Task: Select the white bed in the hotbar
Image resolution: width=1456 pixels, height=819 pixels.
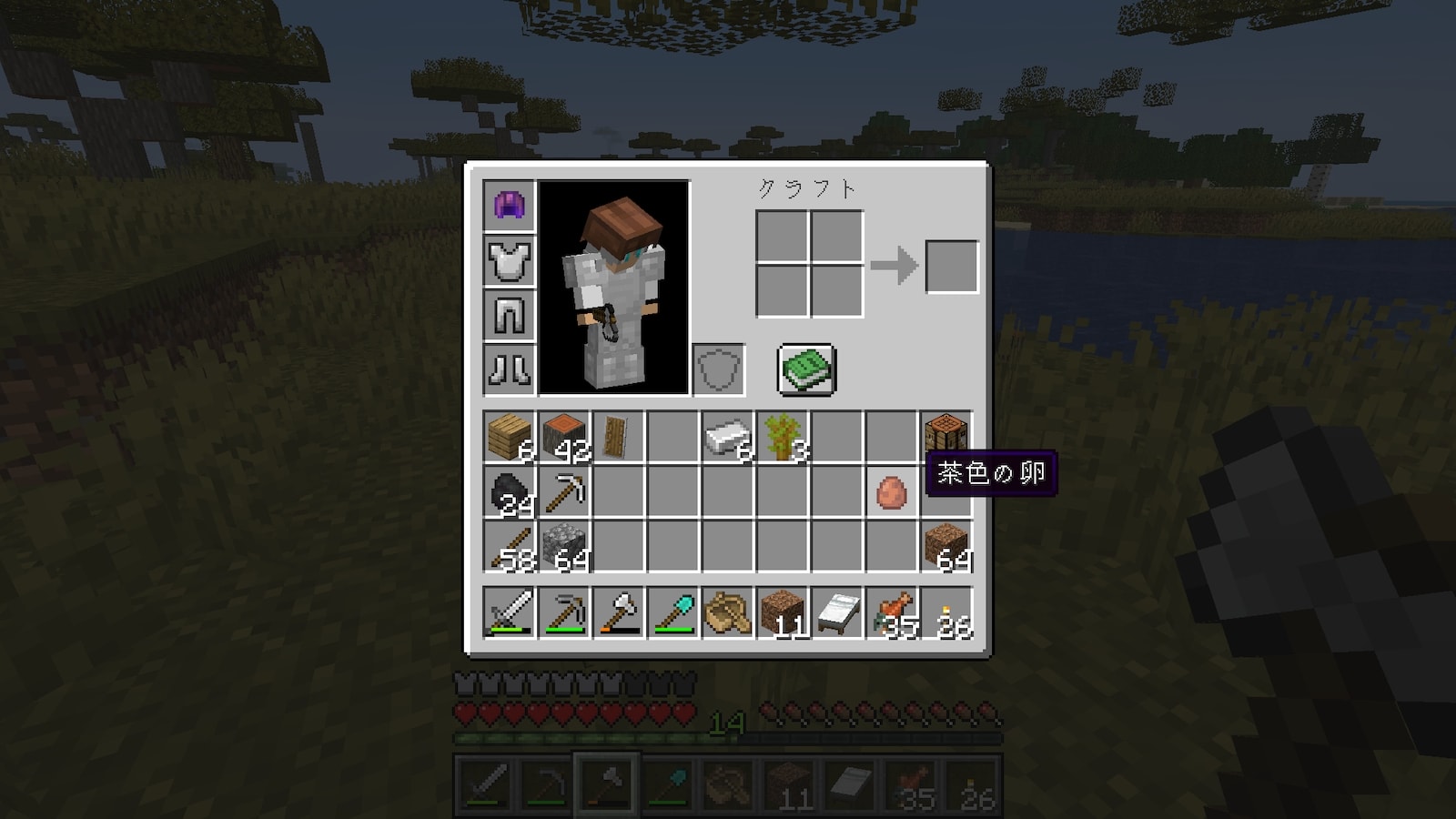Action: click(837, 612)
